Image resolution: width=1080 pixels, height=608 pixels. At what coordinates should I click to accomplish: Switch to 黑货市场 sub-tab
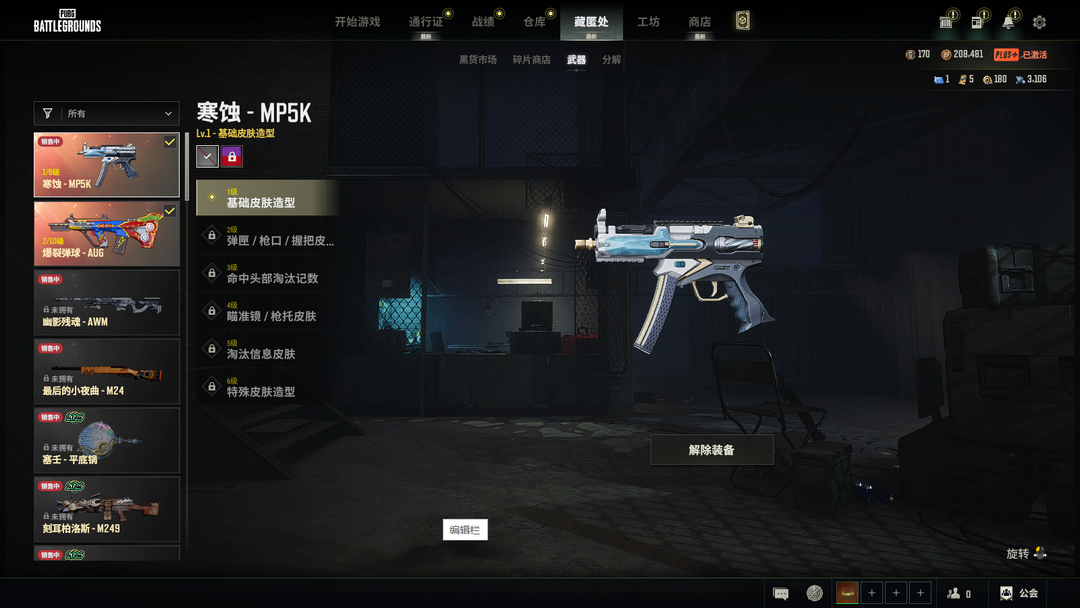click(478, 60)
